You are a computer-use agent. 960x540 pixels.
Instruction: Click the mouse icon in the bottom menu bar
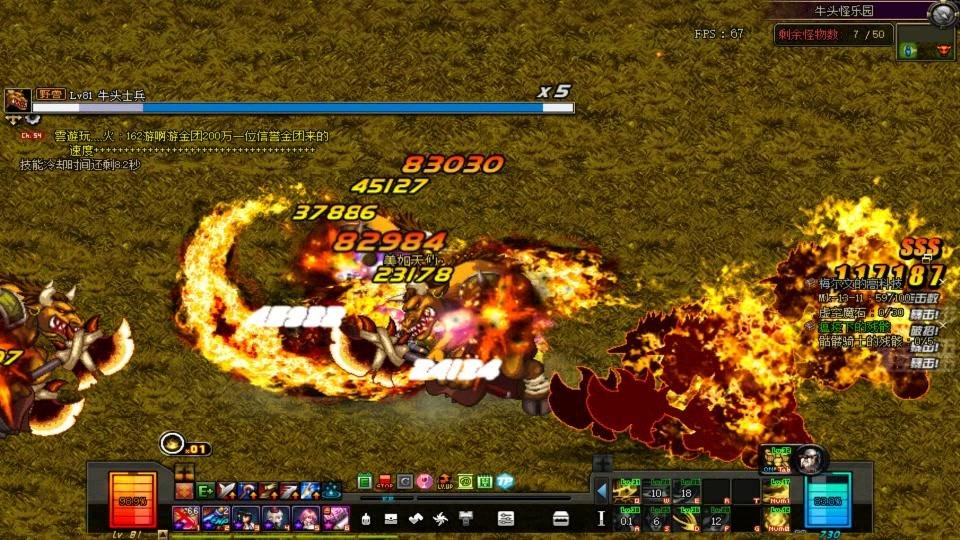(x=367, y=518)
